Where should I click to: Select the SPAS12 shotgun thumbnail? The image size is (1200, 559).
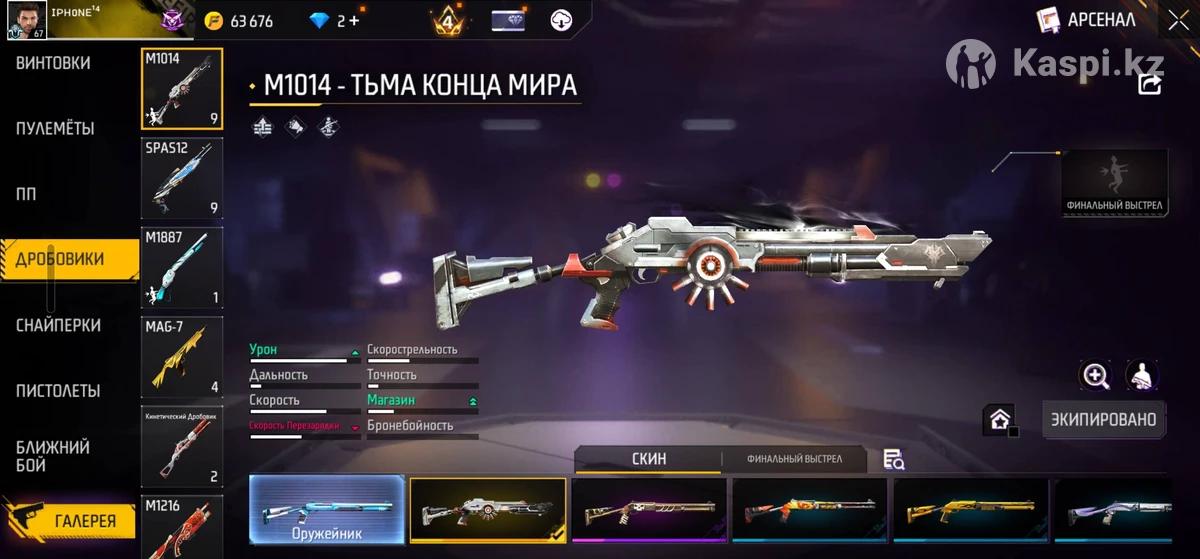click(182, 178)
